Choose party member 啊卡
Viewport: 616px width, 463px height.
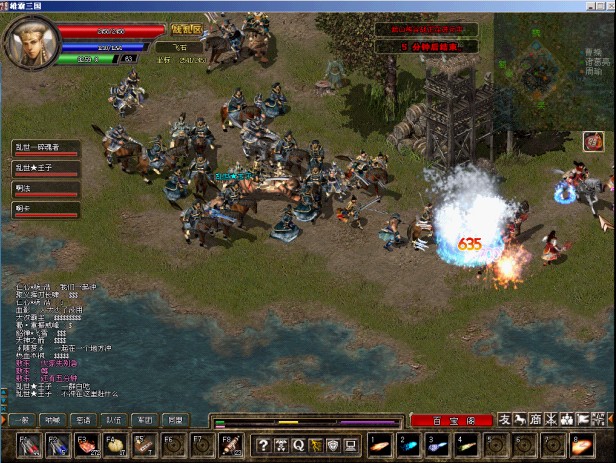click(x=45, y=208)
